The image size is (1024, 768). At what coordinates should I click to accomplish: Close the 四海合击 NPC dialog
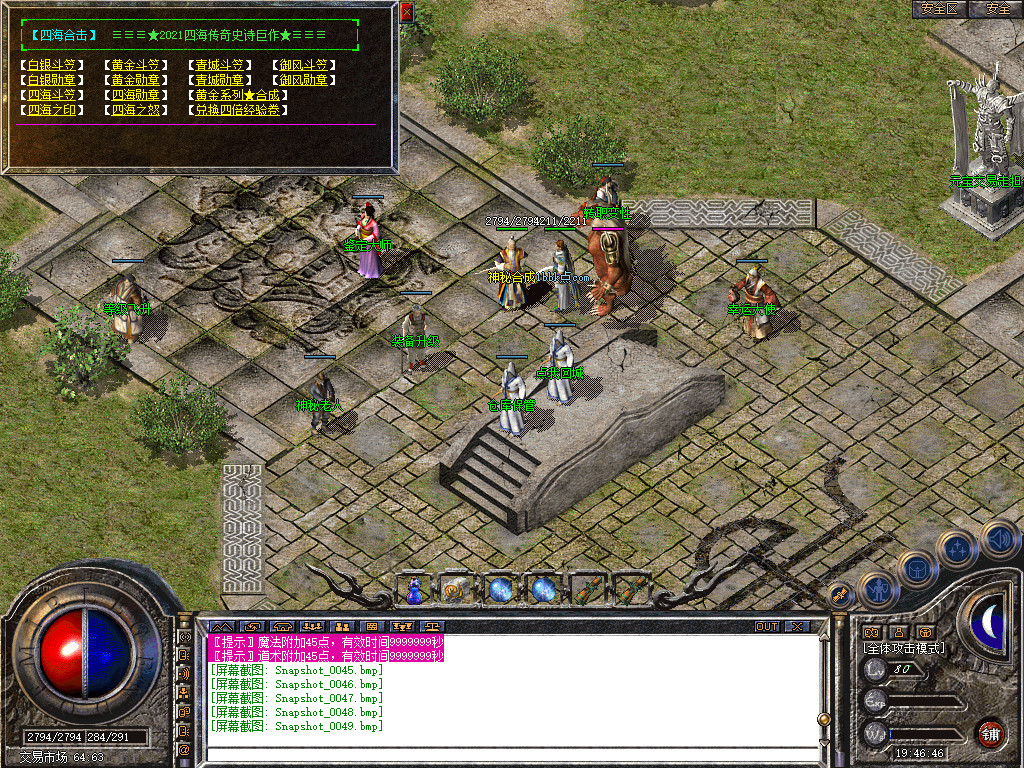406,12
